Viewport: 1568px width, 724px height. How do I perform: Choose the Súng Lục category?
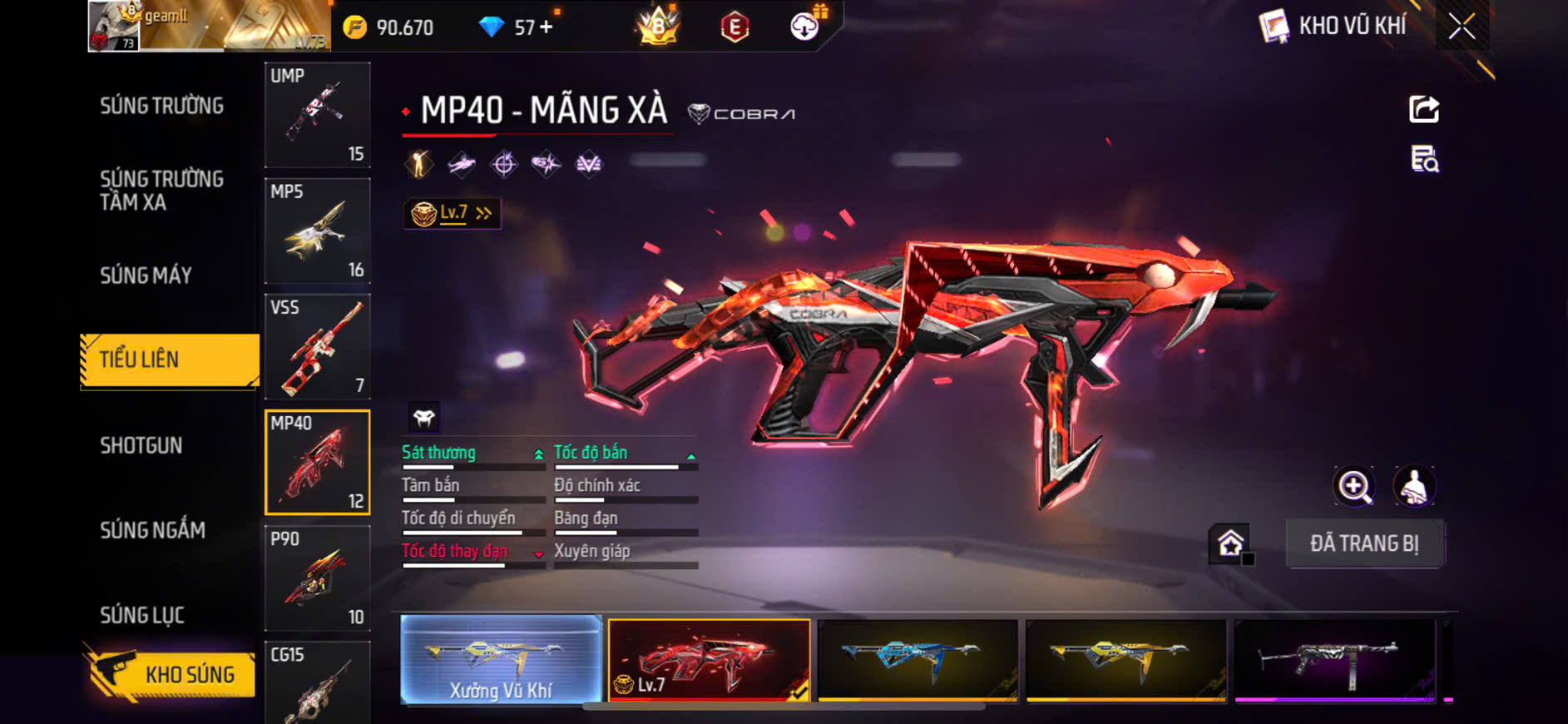[142, 616]
